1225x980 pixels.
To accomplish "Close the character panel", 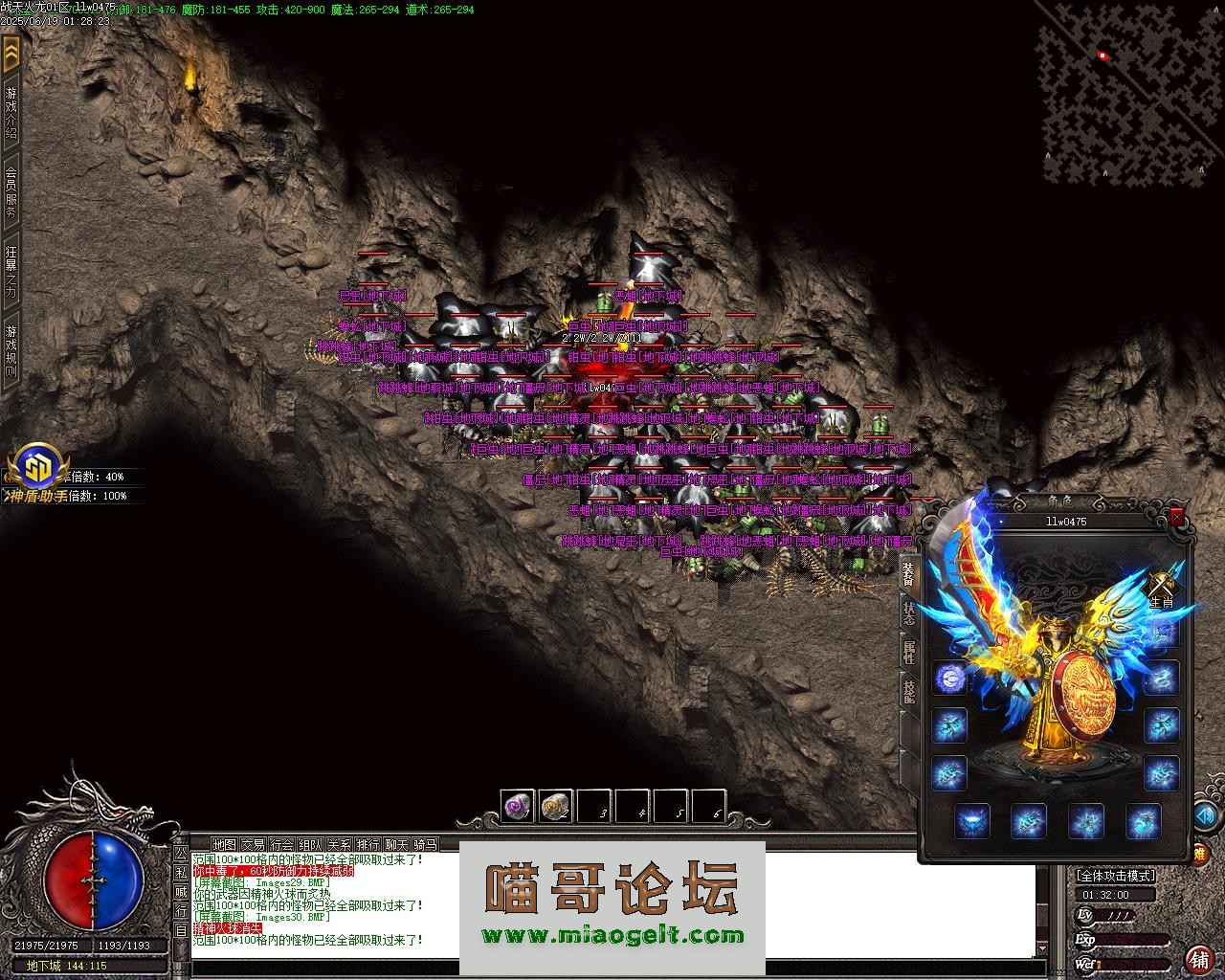I will pyautogui.click(x=1177, y=517).
